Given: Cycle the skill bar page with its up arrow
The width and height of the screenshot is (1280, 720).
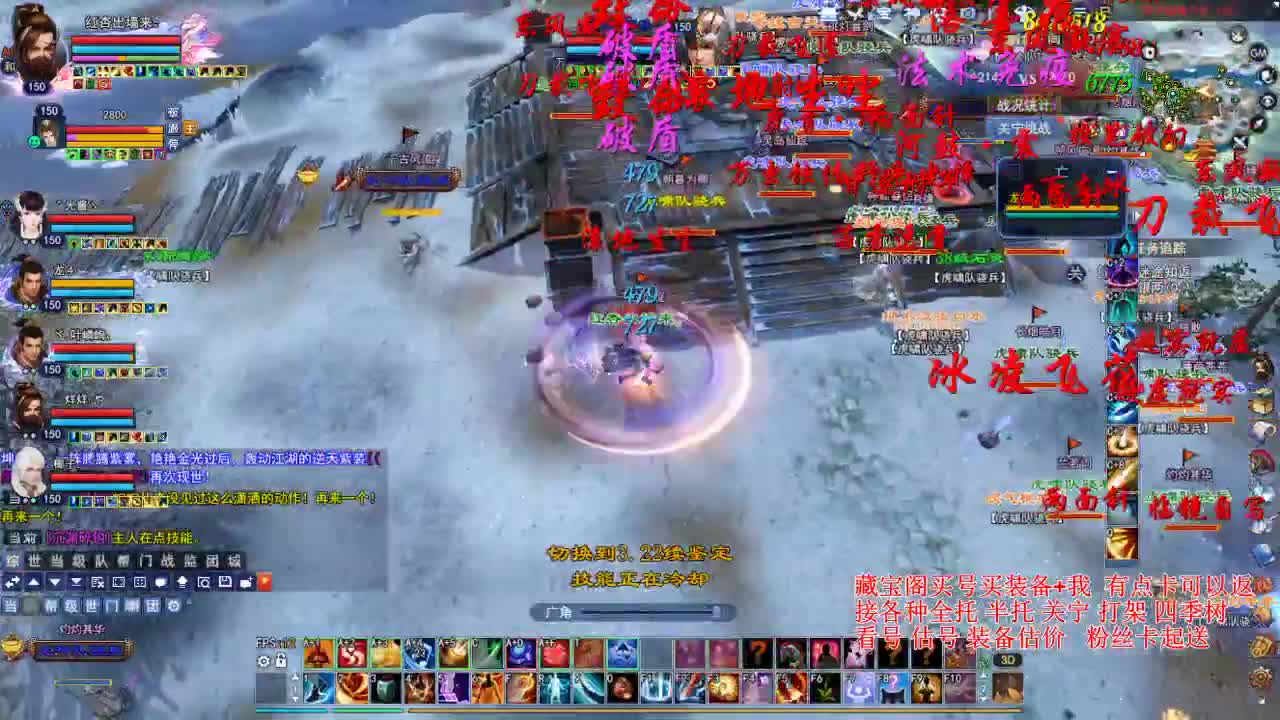Looking at the screenshot, I should (295, 676).
